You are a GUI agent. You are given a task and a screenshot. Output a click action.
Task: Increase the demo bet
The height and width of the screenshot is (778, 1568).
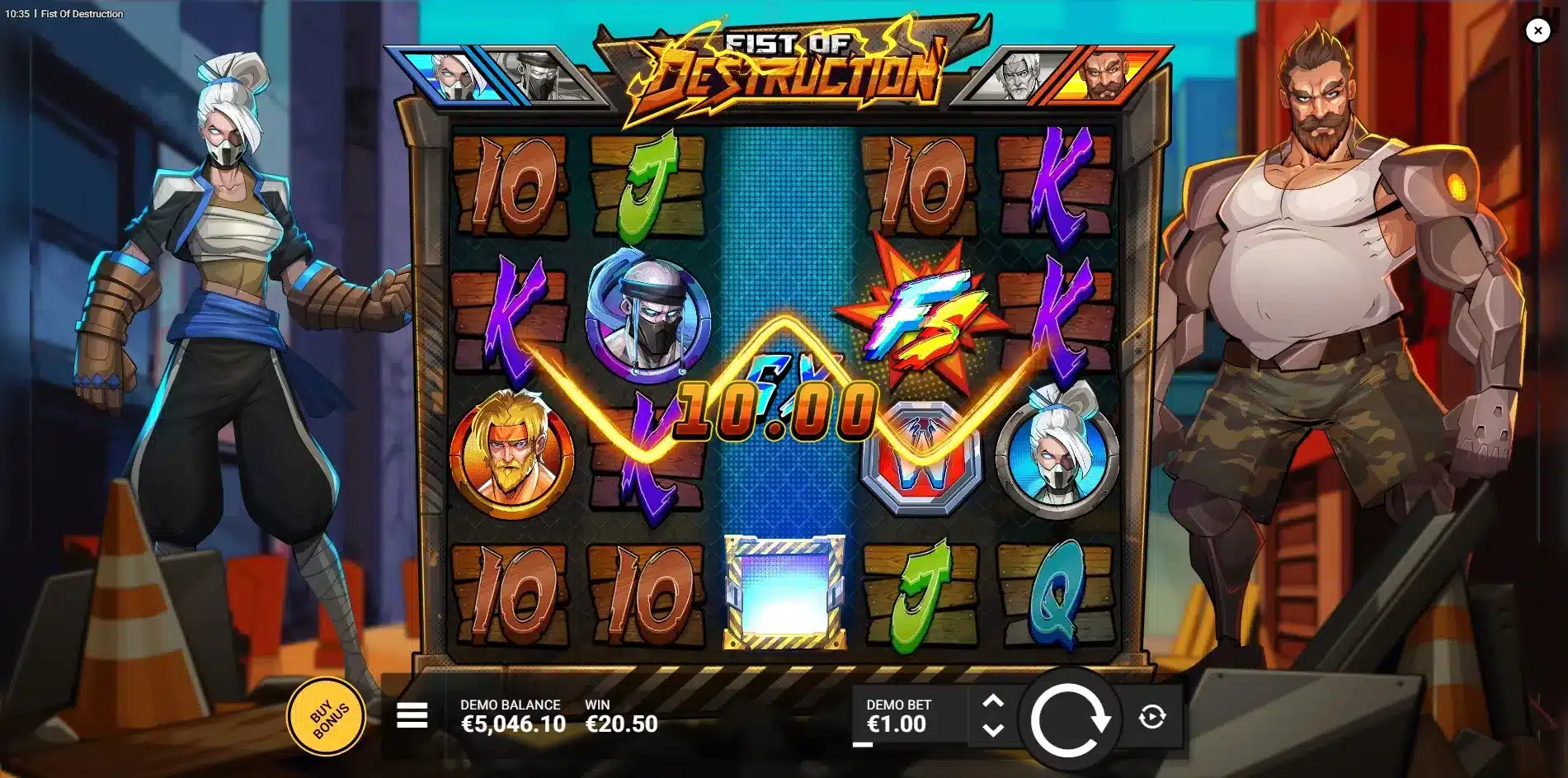[993, 702]
